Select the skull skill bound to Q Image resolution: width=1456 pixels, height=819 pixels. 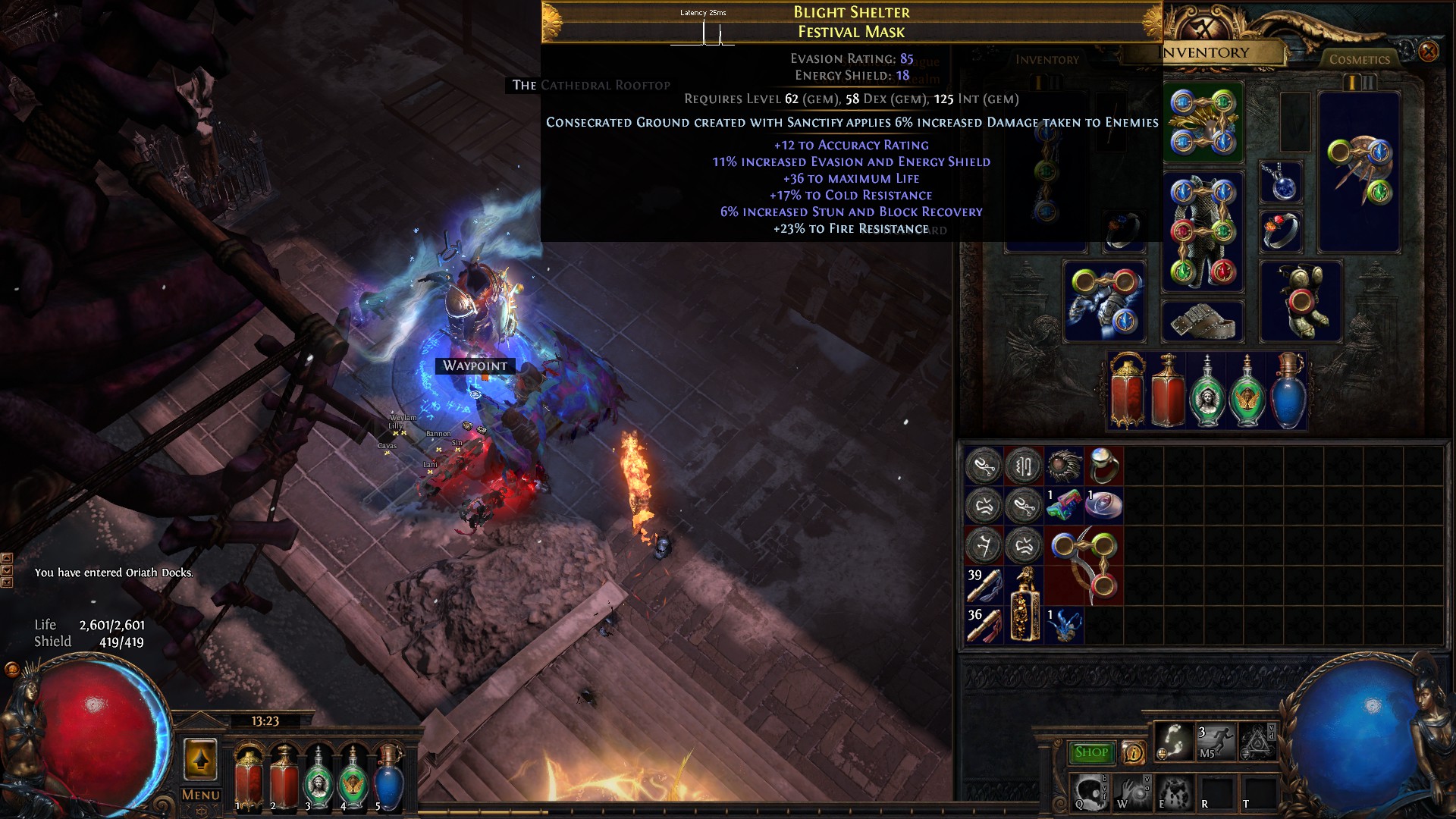[x=1090, y=795]
